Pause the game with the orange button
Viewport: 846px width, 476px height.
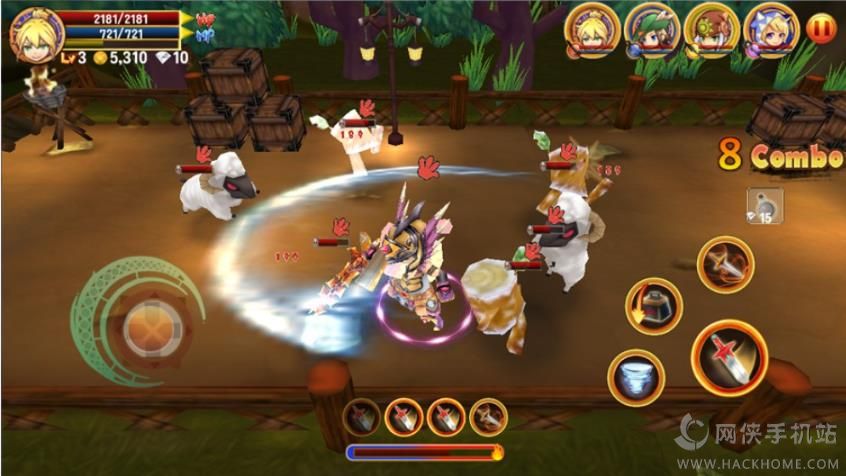[820, 28]
